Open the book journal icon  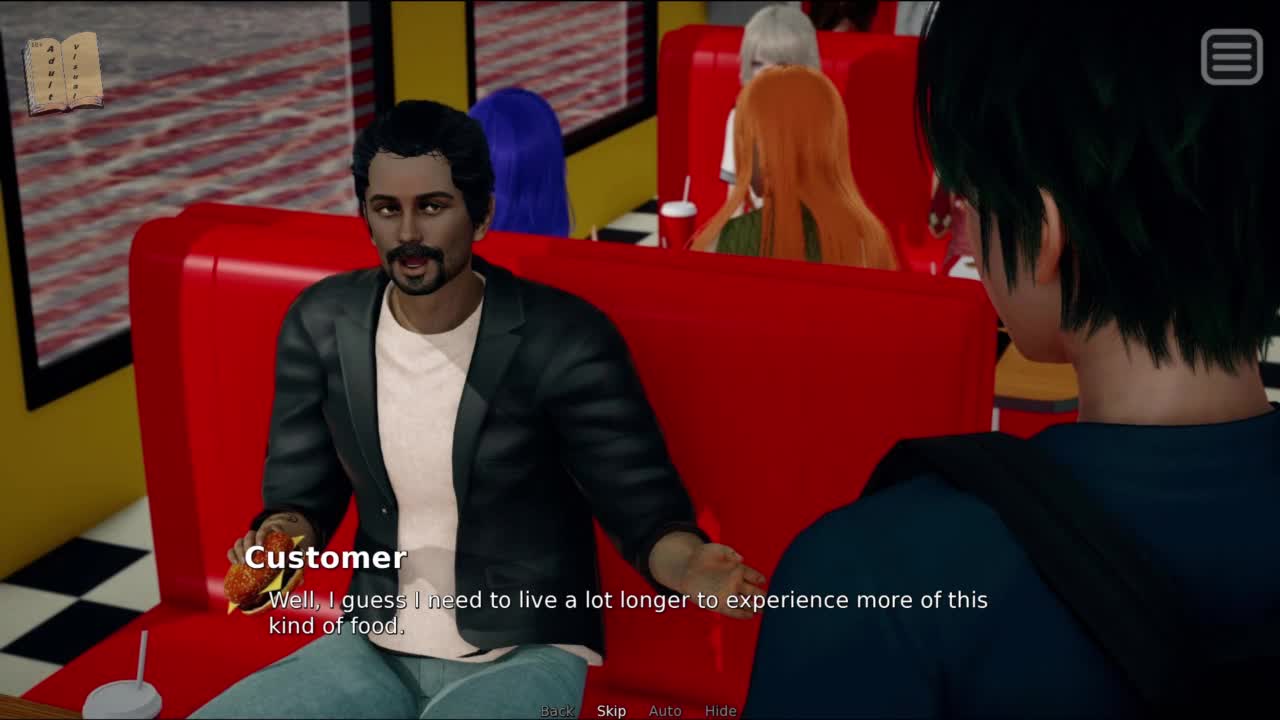[63, 73]
